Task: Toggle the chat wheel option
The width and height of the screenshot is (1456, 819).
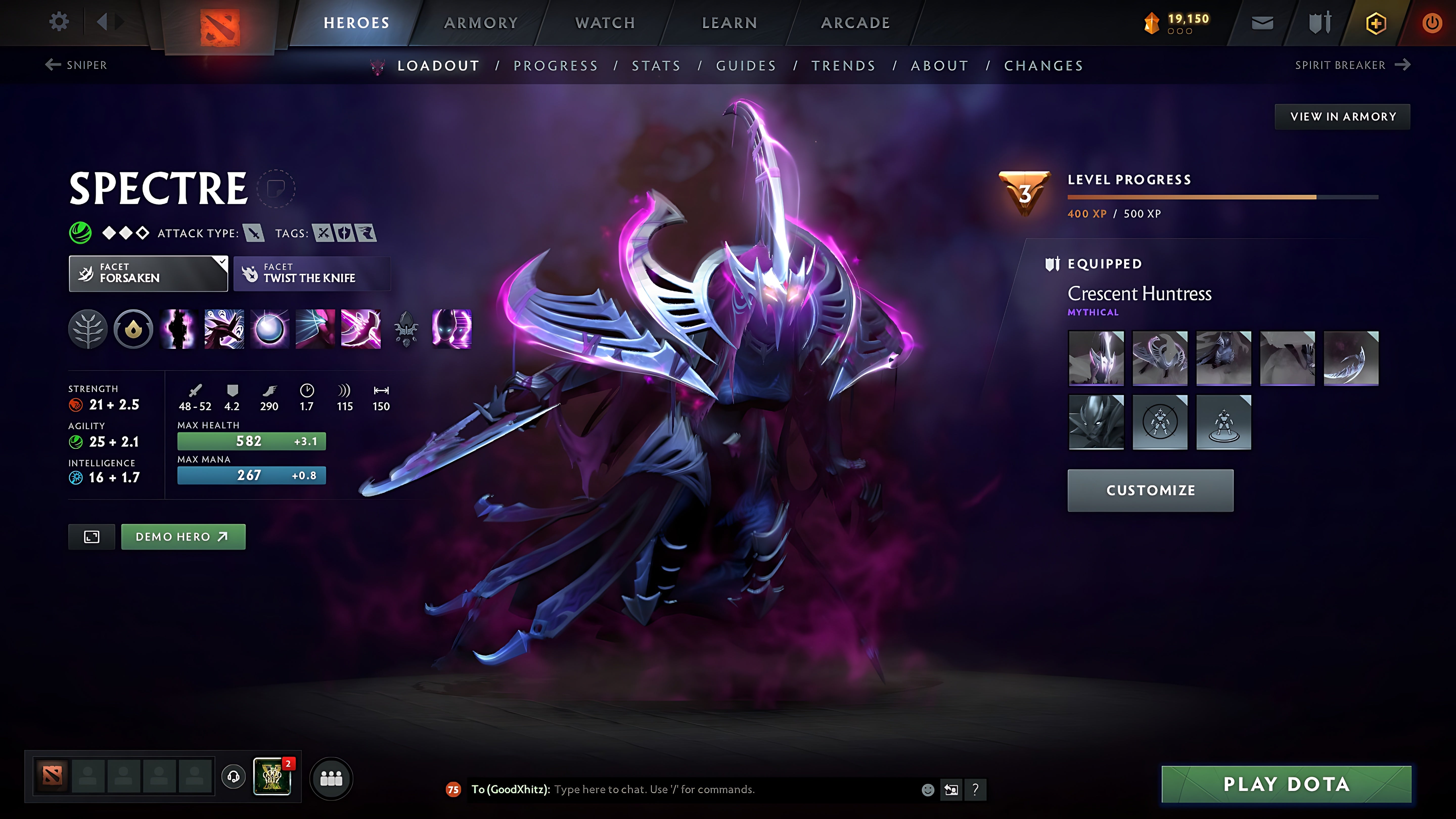Action: point(951,790)
